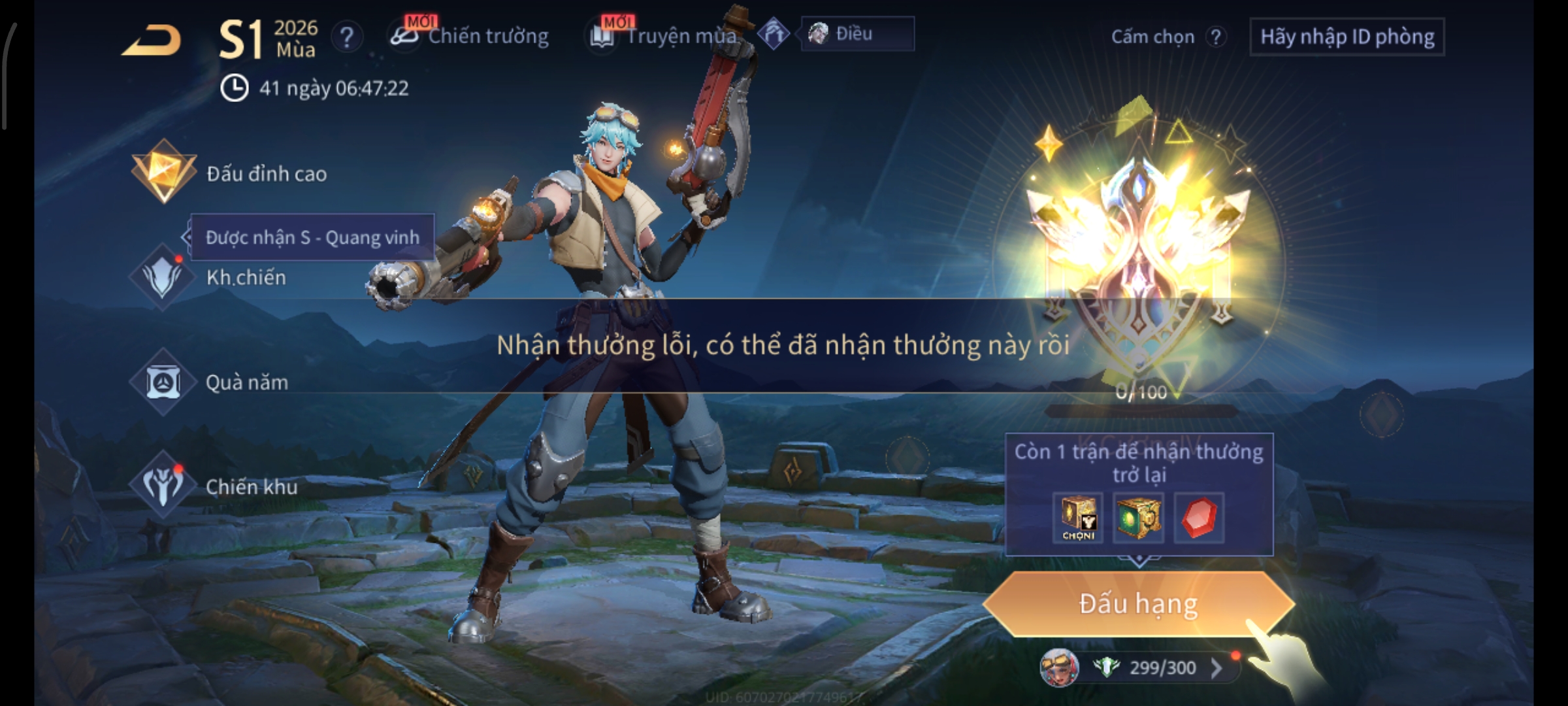Open the season help question mark
The width and height of the screenshot is (1568, 706).
pyautogui.click(x=347, y=37)
